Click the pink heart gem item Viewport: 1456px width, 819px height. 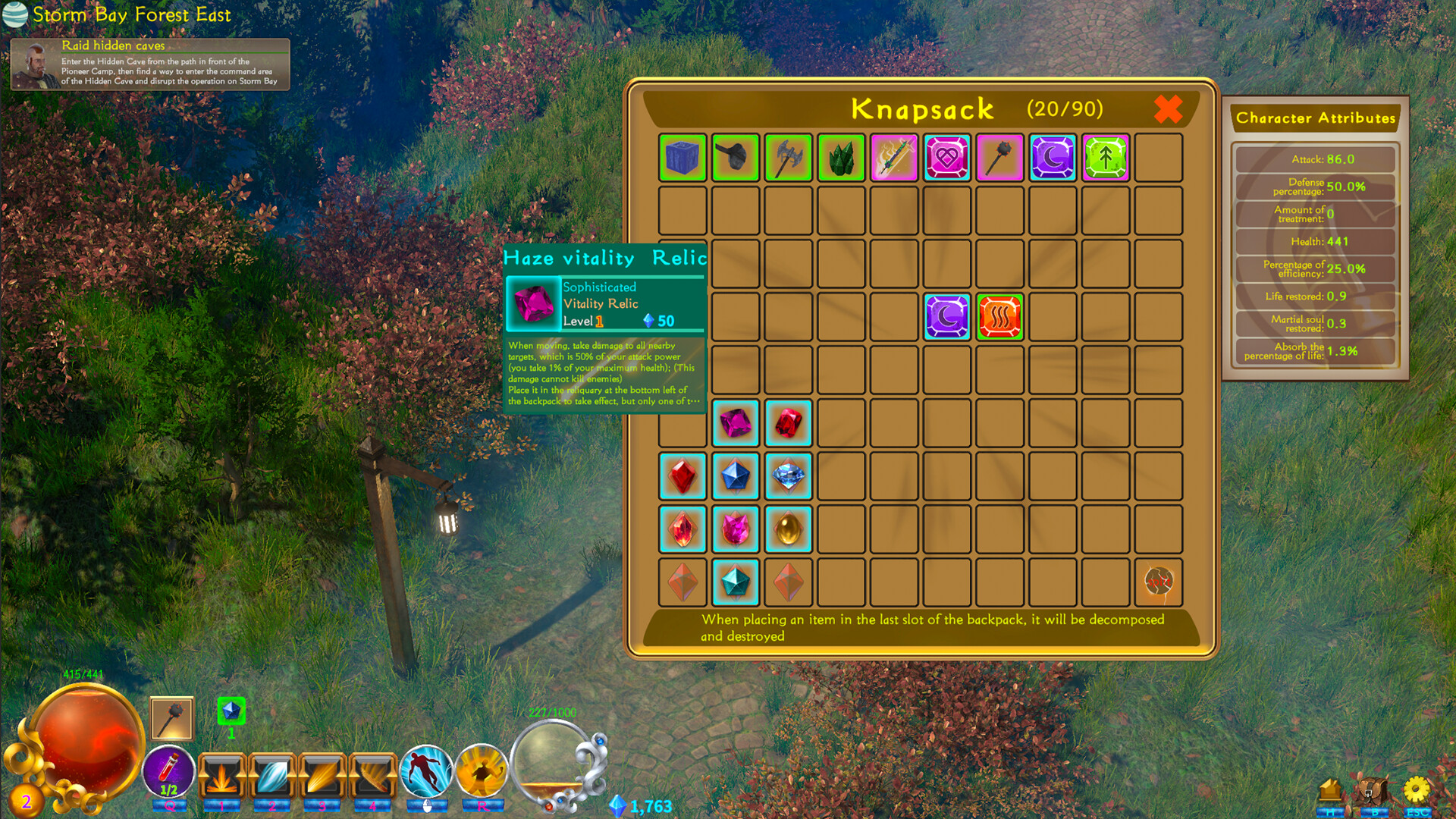click(946, 158)
